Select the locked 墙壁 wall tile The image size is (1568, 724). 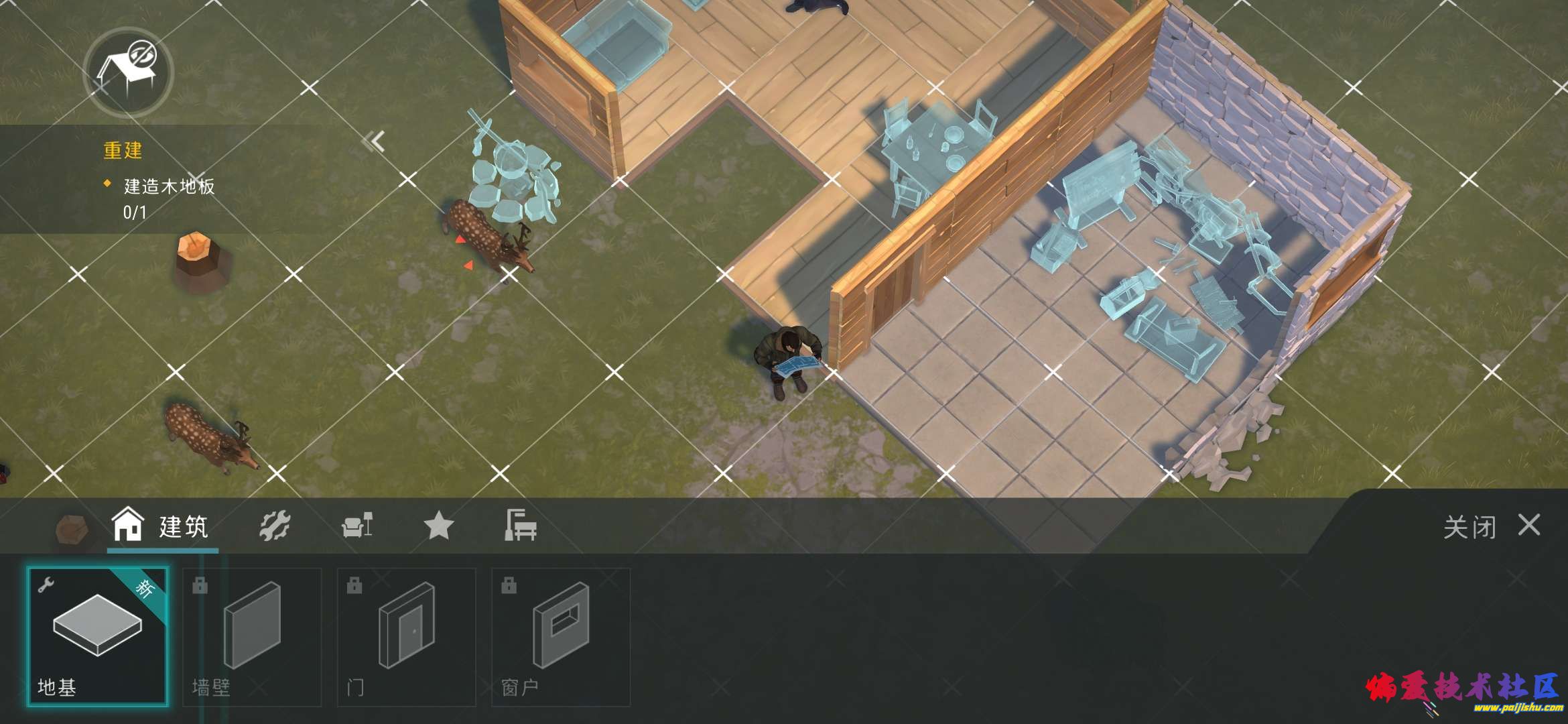click(x=252, y=637)
